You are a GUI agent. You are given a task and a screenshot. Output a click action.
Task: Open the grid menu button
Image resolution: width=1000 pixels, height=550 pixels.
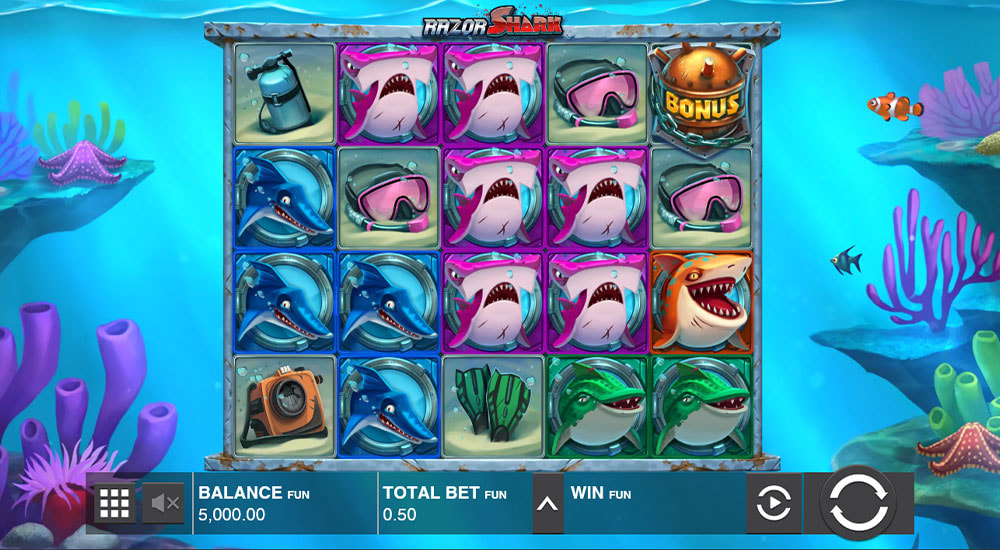pyautogui.click(x=115, y=503)
